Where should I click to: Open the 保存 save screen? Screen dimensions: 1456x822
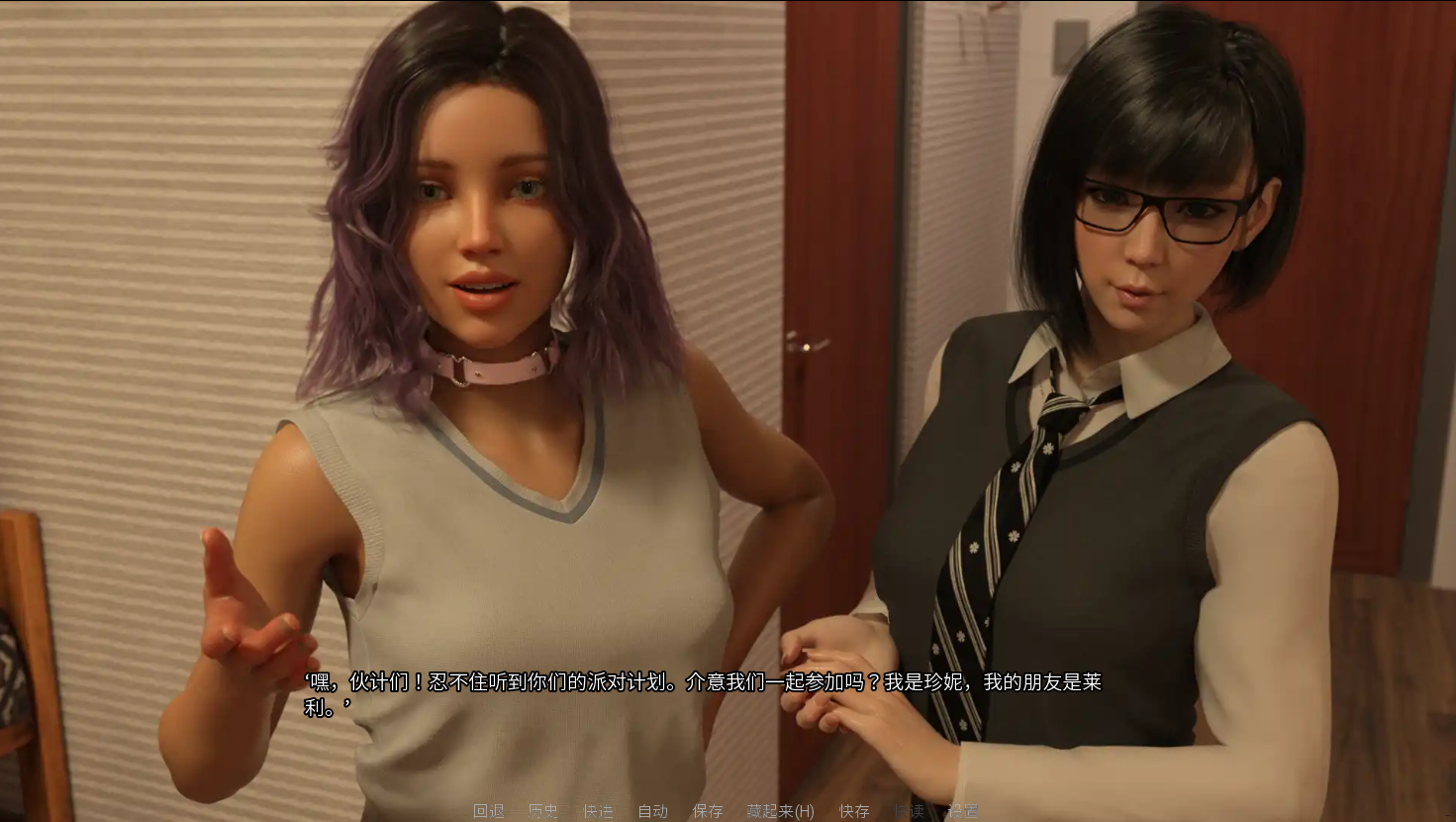(x=707, y=810)
